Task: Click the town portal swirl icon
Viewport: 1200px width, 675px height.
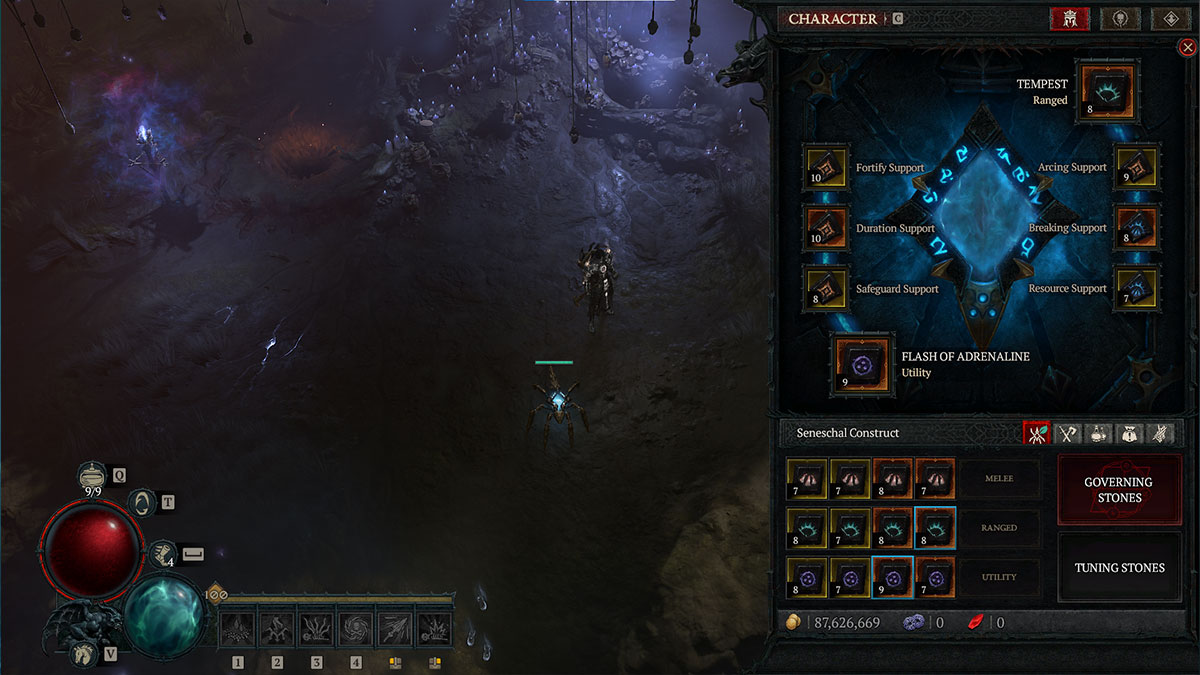Action: tap(144, 503)
